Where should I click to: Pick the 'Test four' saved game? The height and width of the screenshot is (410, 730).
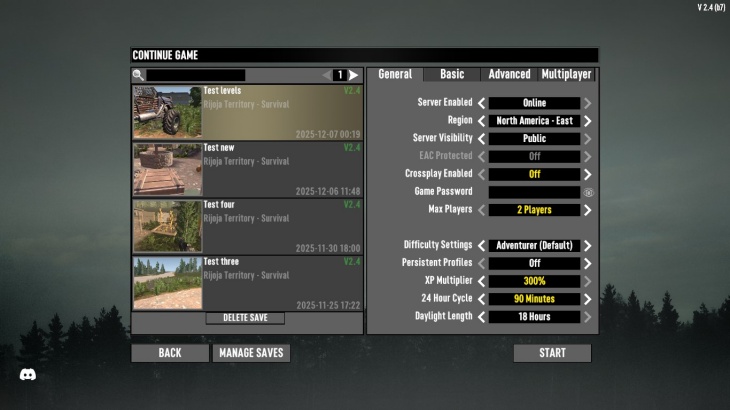(x=247, y=226)
